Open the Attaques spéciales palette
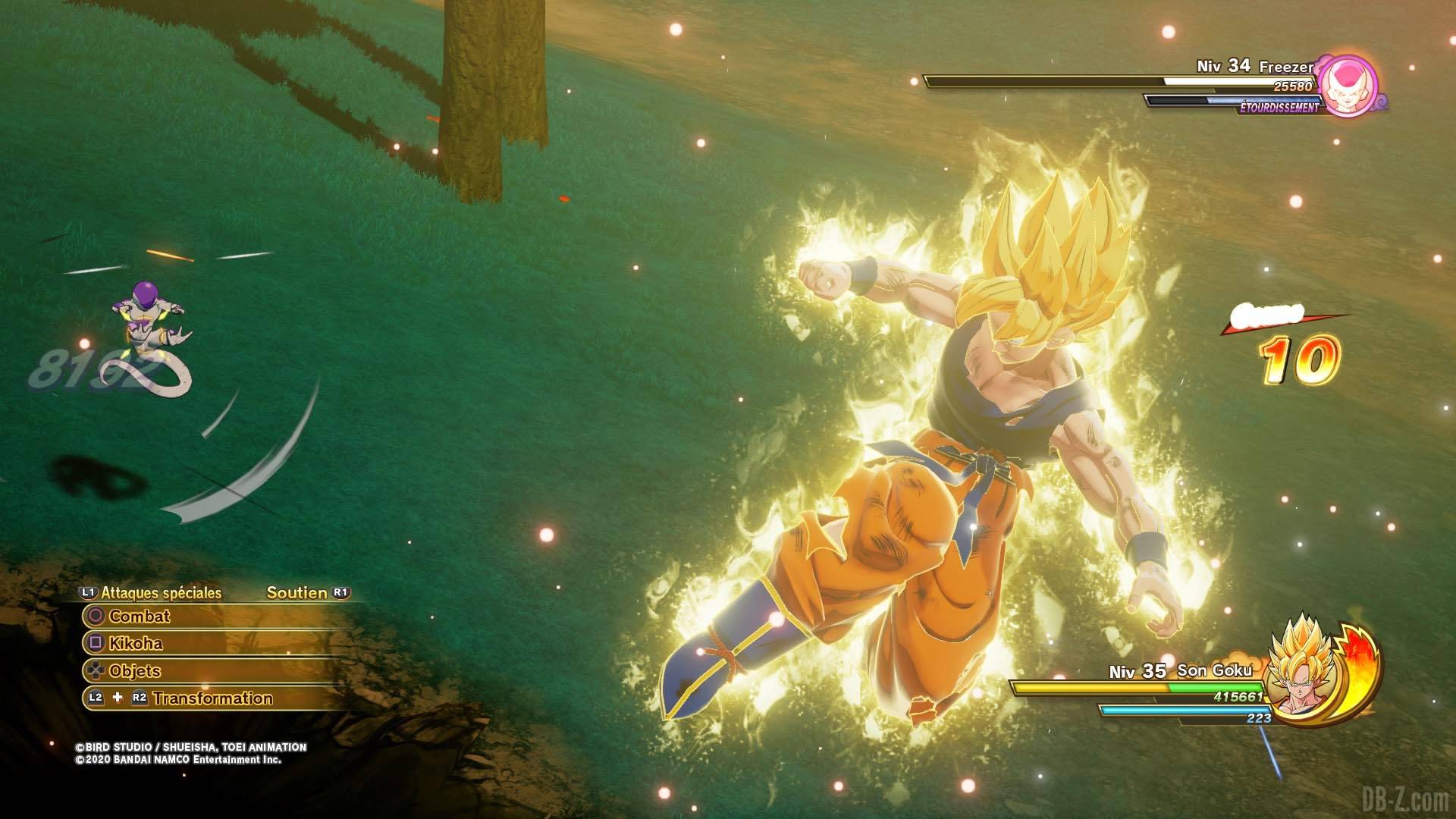Image resolution: width=1456 pixels, height=819 pixels. click(x=161, y=593)
